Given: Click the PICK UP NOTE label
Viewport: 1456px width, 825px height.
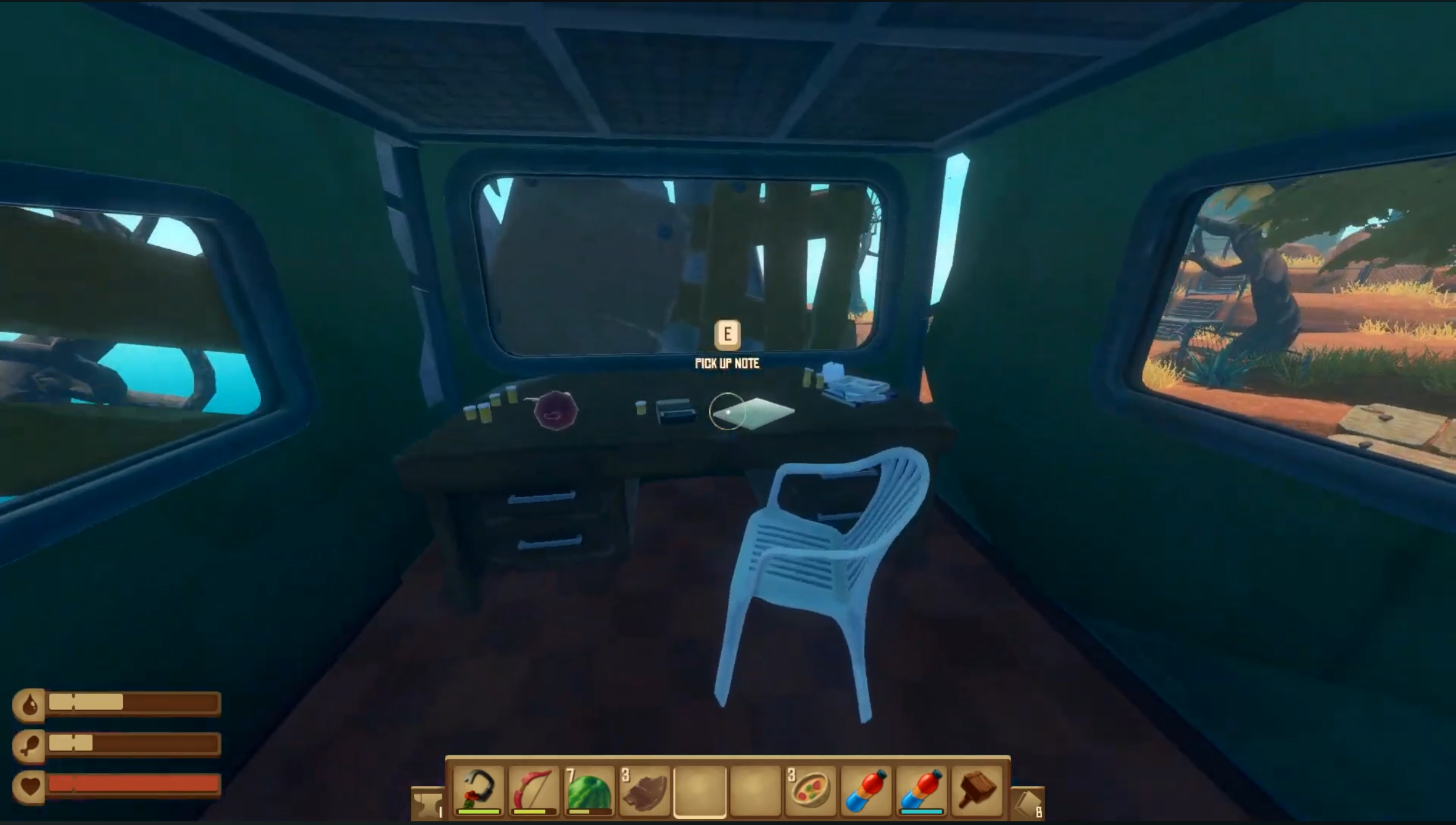Looking at the screenshot, I should pos(728,364).
